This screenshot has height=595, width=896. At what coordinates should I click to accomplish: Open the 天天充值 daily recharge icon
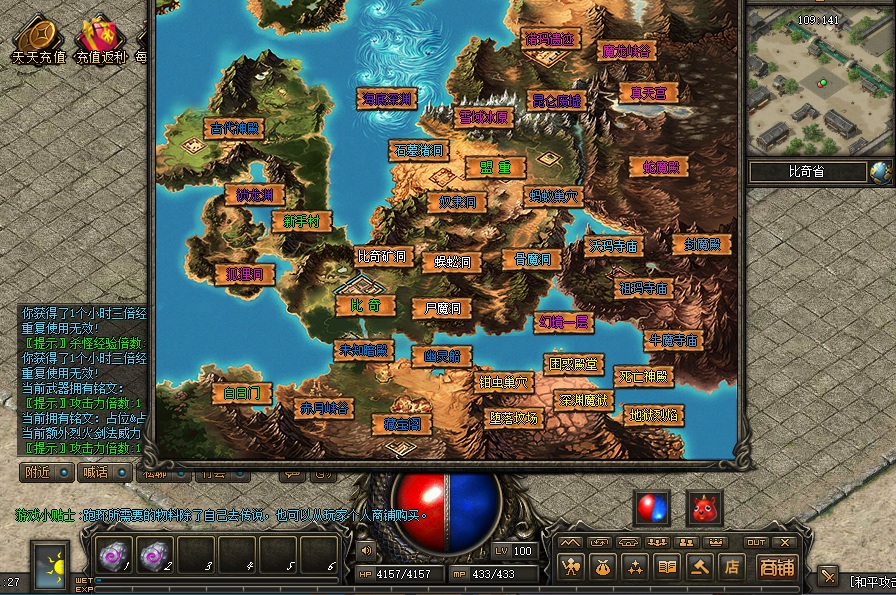38,40
